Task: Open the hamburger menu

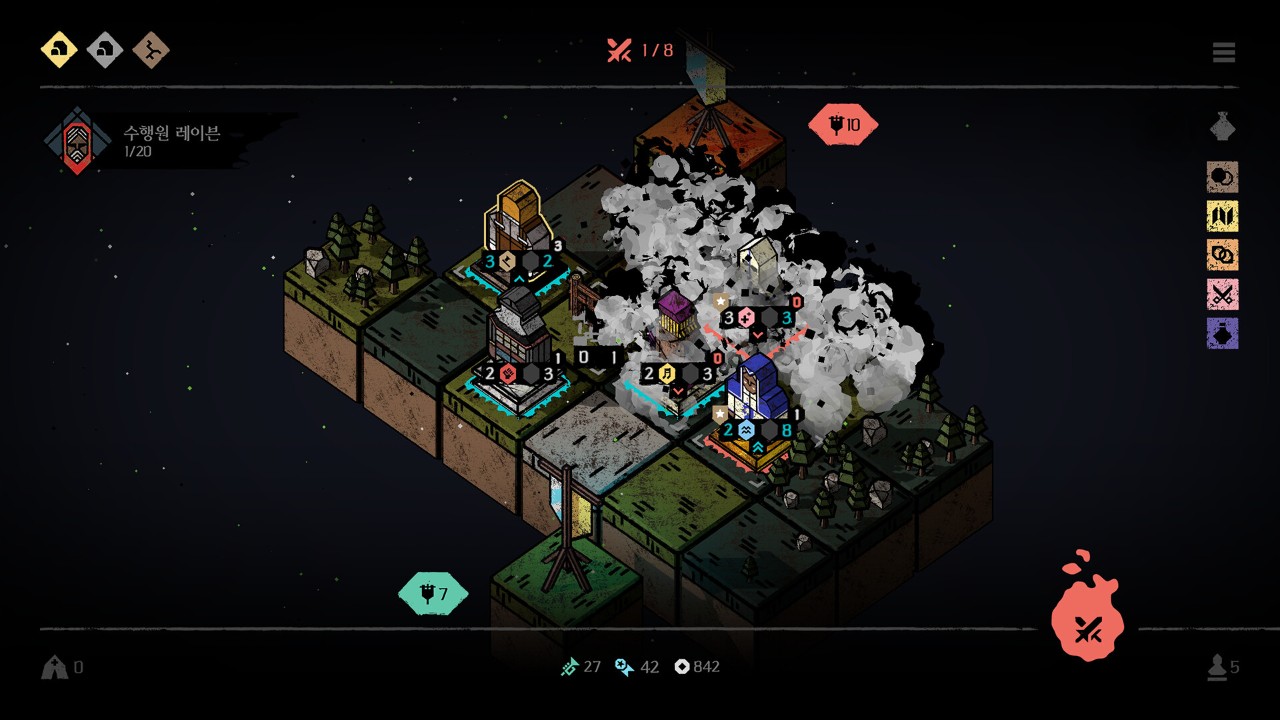Action: point(1224,52)
